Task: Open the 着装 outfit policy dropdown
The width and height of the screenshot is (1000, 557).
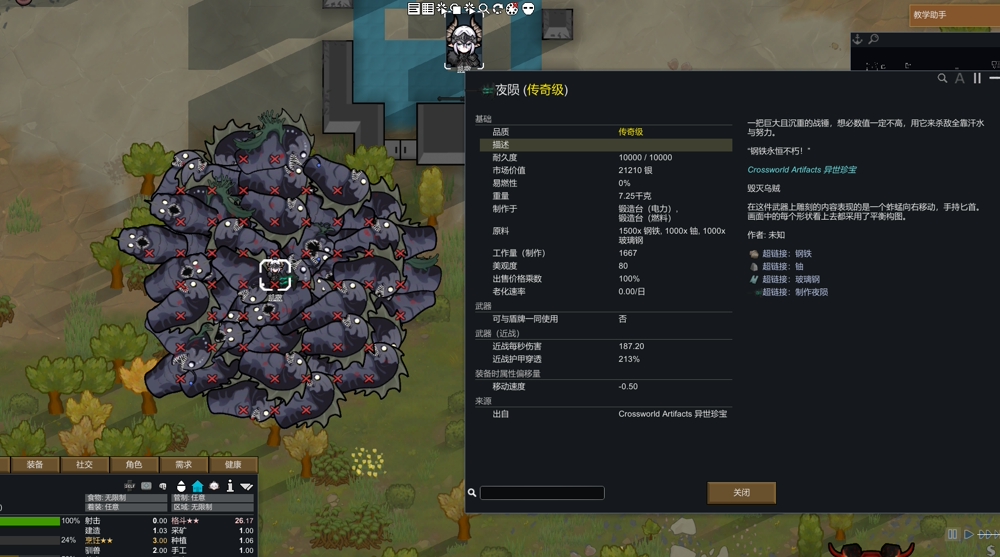Action: click(x=126, y=507)
